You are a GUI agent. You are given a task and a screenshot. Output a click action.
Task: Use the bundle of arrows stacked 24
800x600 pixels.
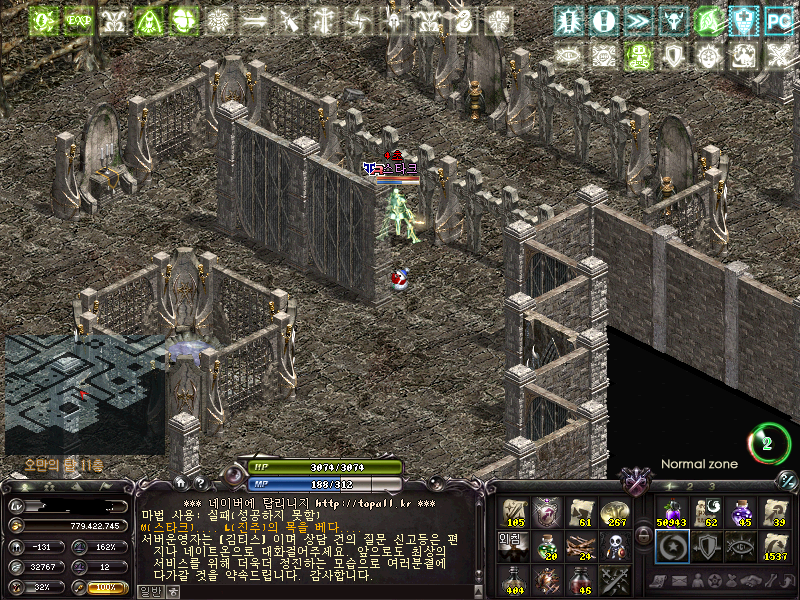(x=581, y=546)
